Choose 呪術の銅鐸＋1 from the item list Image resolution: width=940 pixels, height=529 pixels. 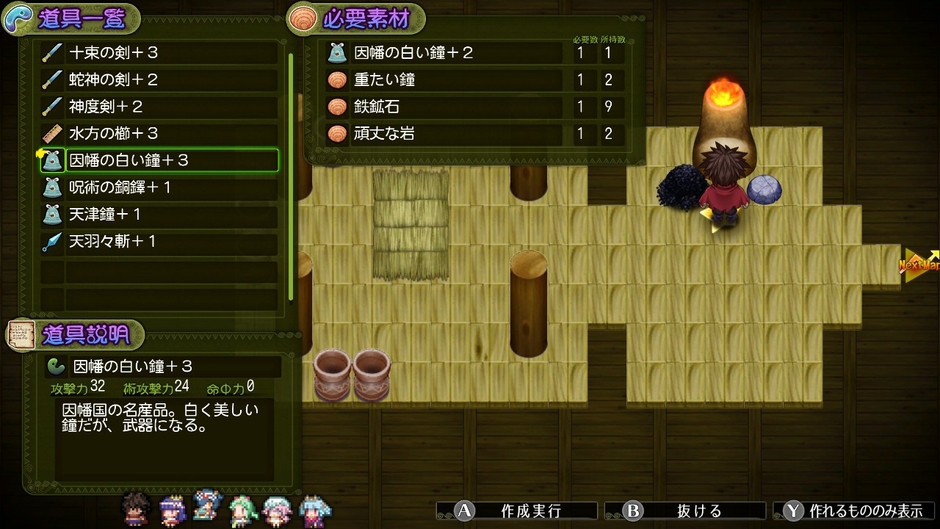pyautogui.click(x=158, y=187)
